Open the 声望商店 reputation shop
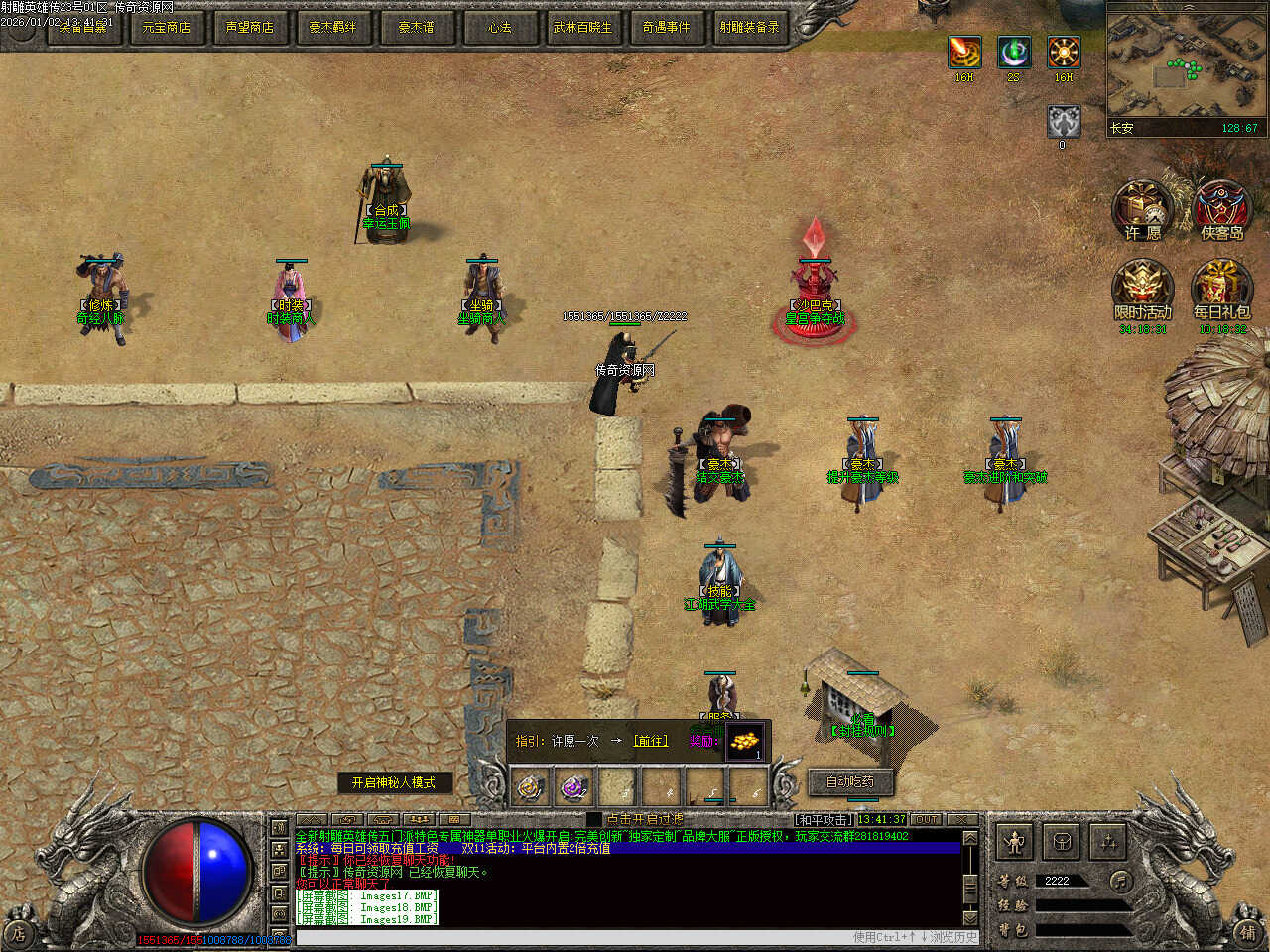The image size is (1270, 952). point(249,27)
